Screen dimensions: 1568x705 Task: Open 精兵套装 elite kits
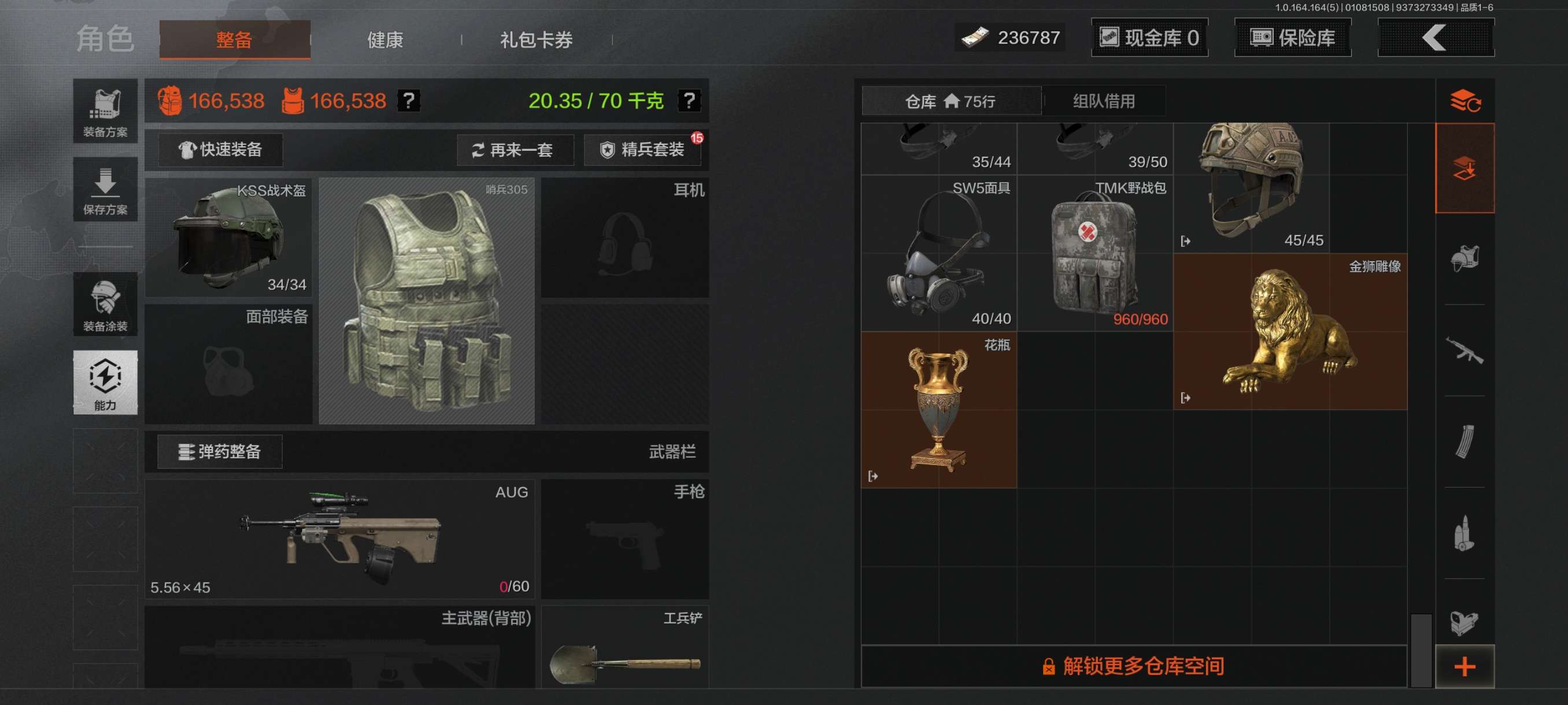point(643,150)
